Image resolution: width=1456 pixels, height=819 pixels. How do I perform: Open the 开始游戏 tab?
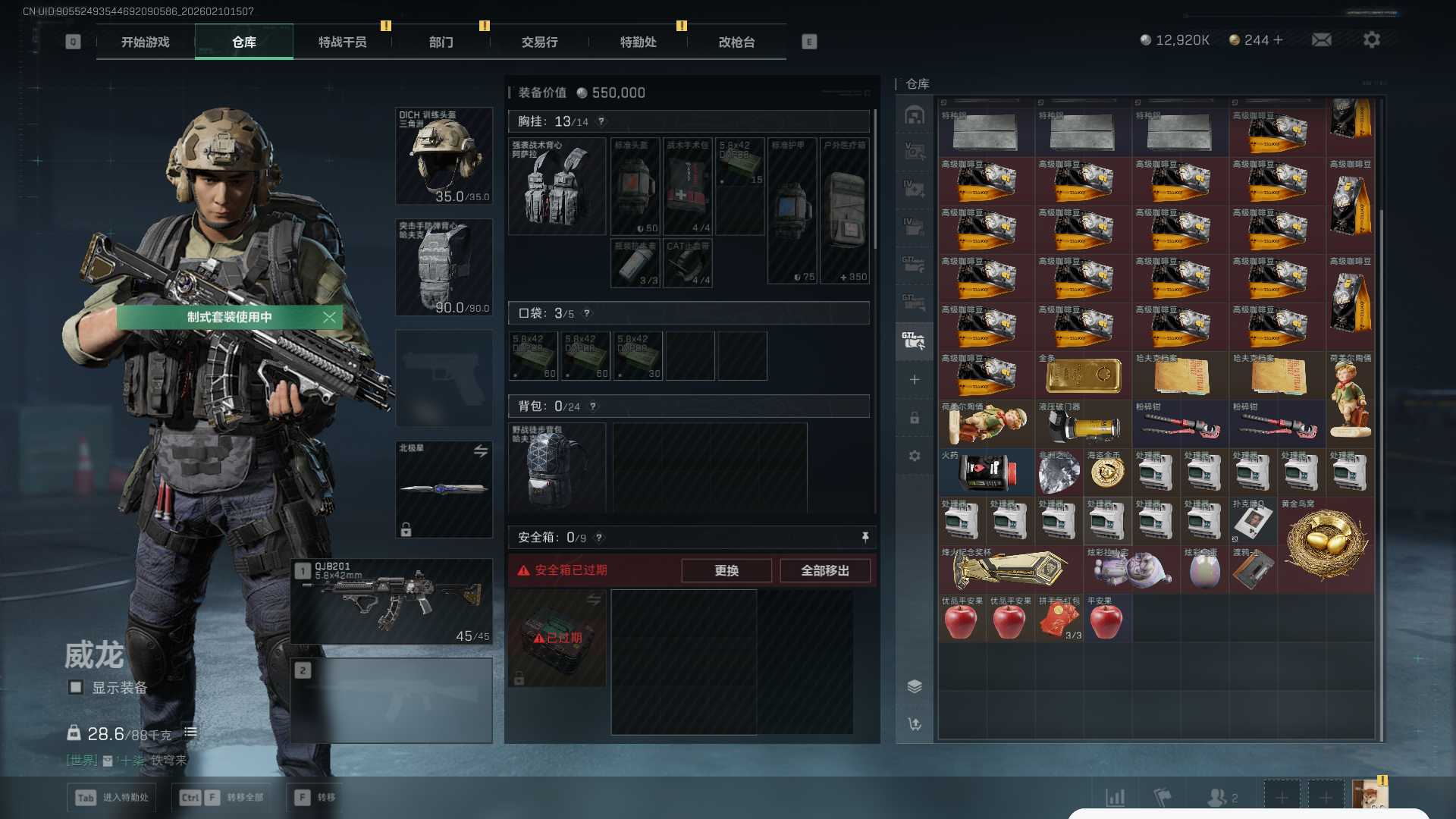[x=145, y=42]
